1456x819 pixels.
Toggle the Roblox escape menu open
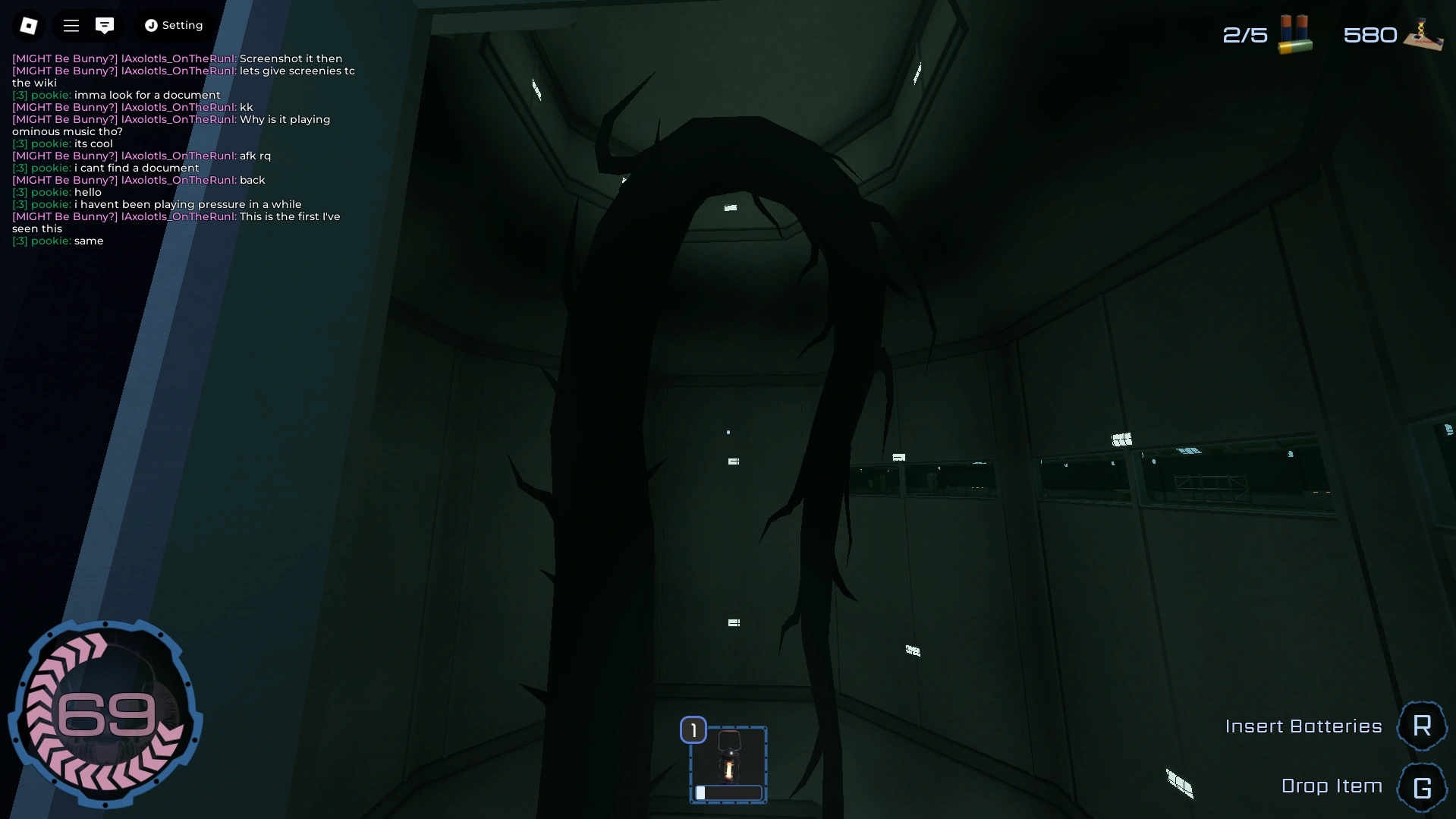pos(29,25)
